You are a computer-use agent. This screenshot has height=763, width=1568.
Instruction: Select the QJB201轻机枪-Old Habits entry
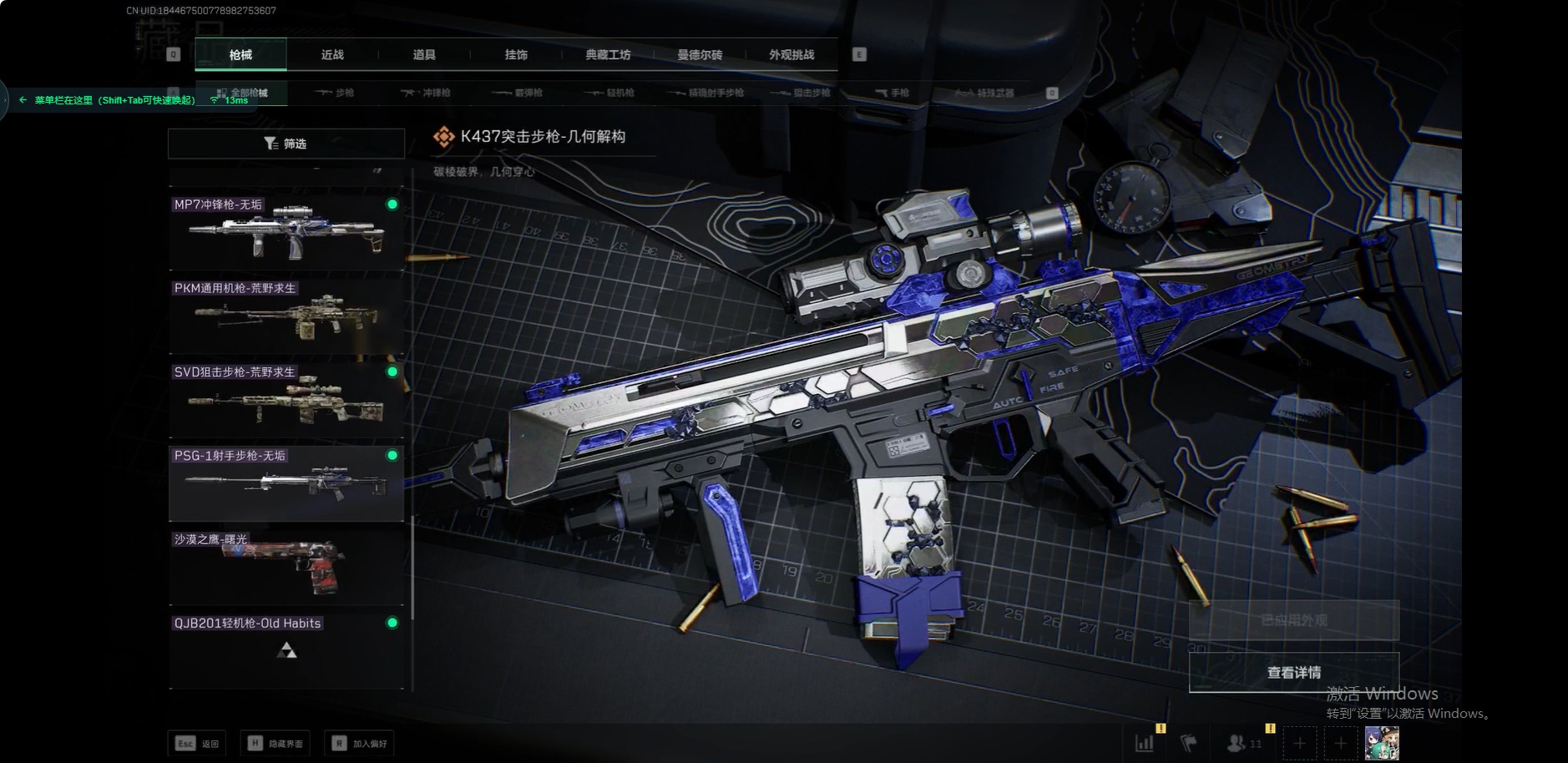pos(286,650)
